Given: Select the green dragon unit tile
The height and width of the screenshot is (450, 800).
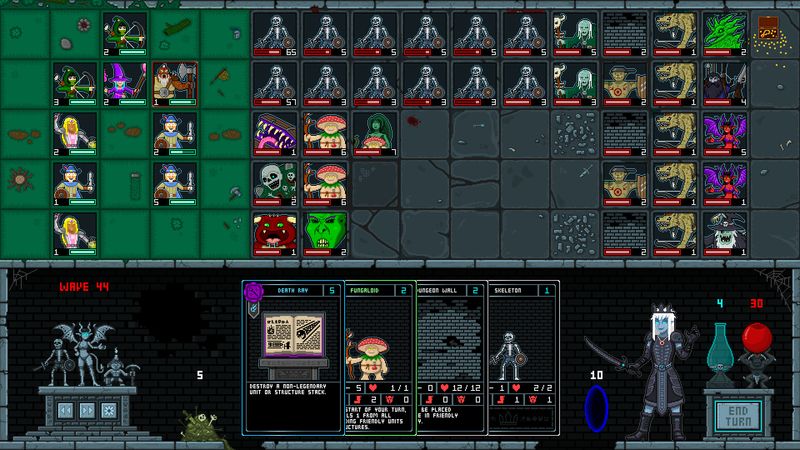Looking at the screenshot, I should [725, 33].
